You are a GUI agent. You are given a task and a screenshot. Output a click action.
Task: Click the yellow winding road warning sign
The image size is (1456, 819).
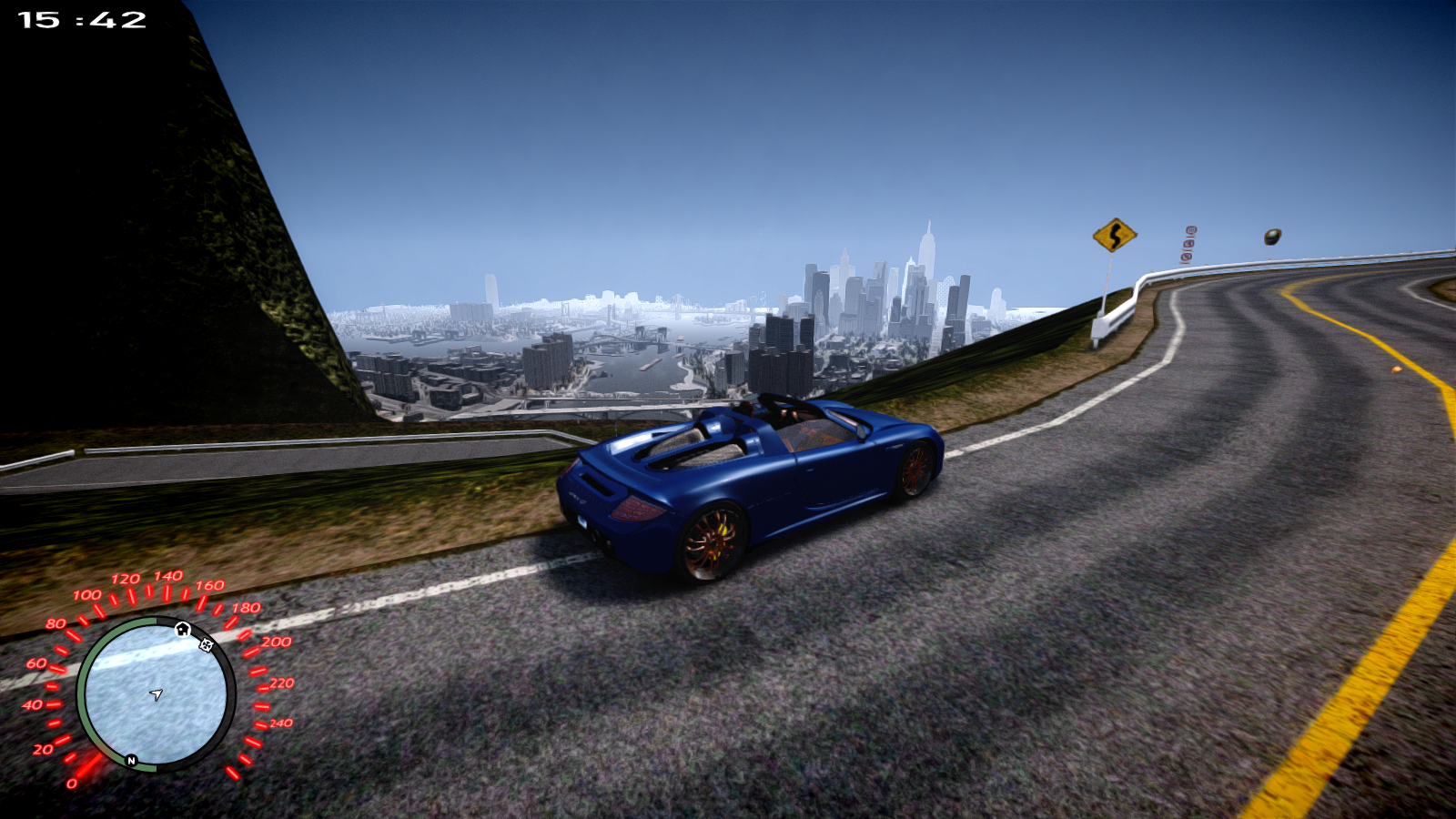(1115, 235)
